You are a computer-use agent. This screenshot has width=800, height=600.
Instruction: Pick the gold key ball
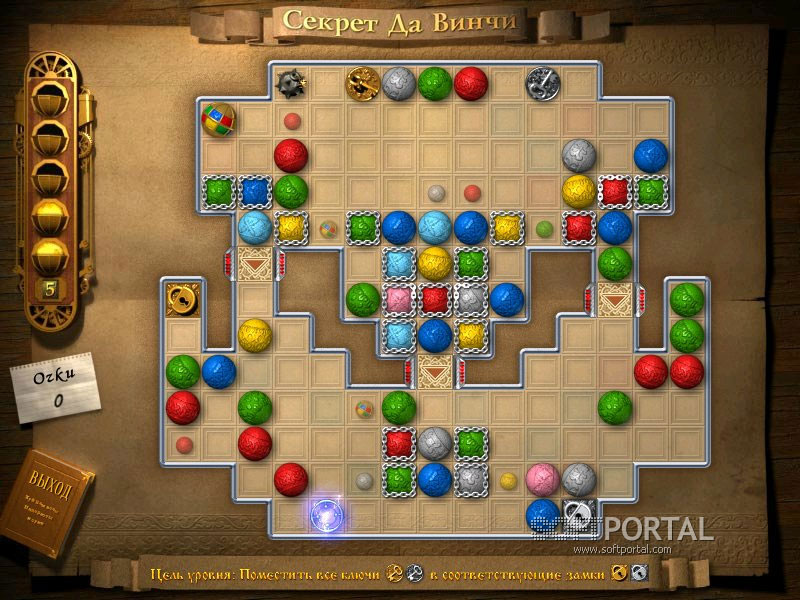(x=362, y=82)
